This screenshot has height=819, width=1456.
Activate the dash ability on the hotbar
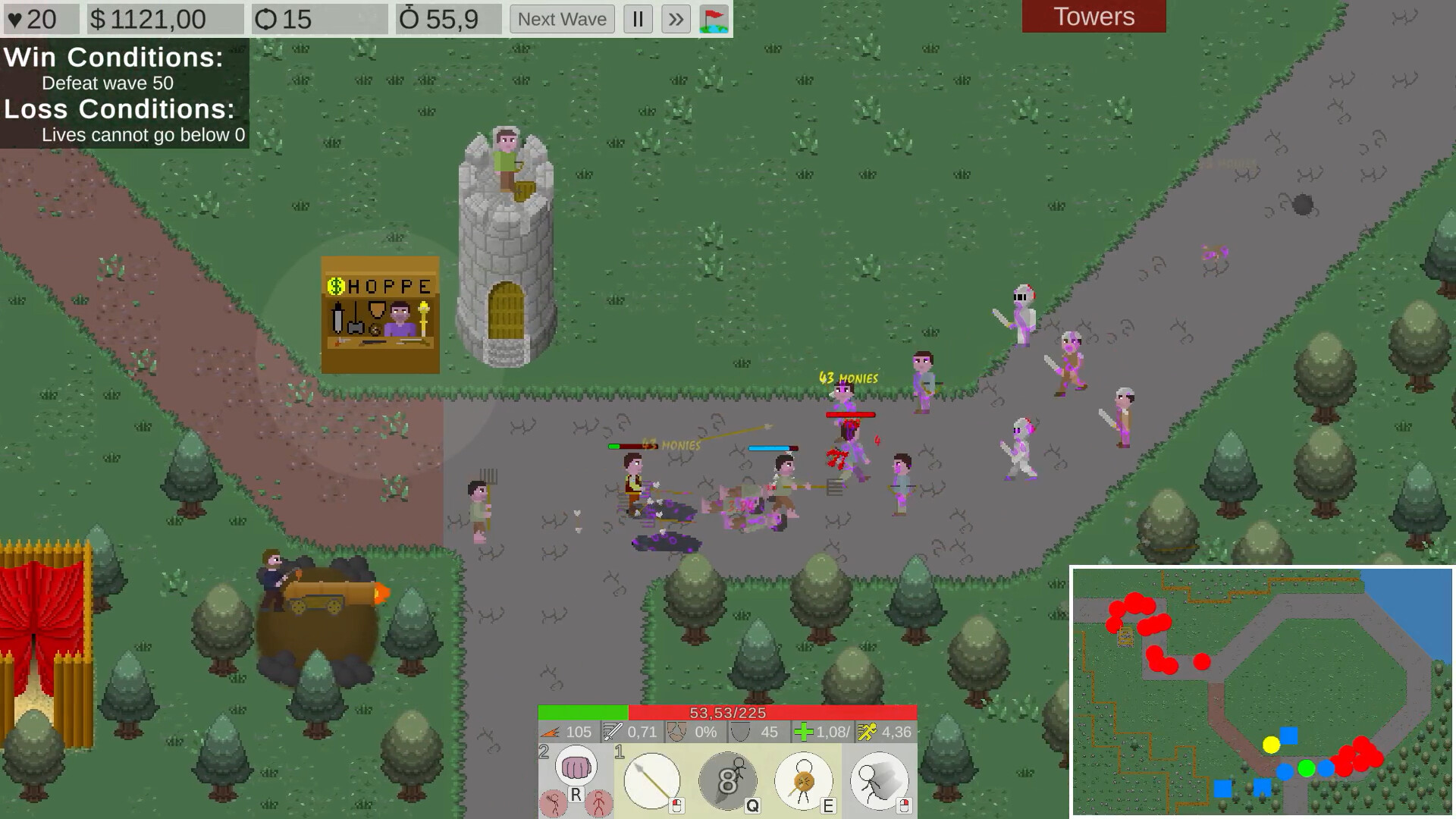[877, 783]
